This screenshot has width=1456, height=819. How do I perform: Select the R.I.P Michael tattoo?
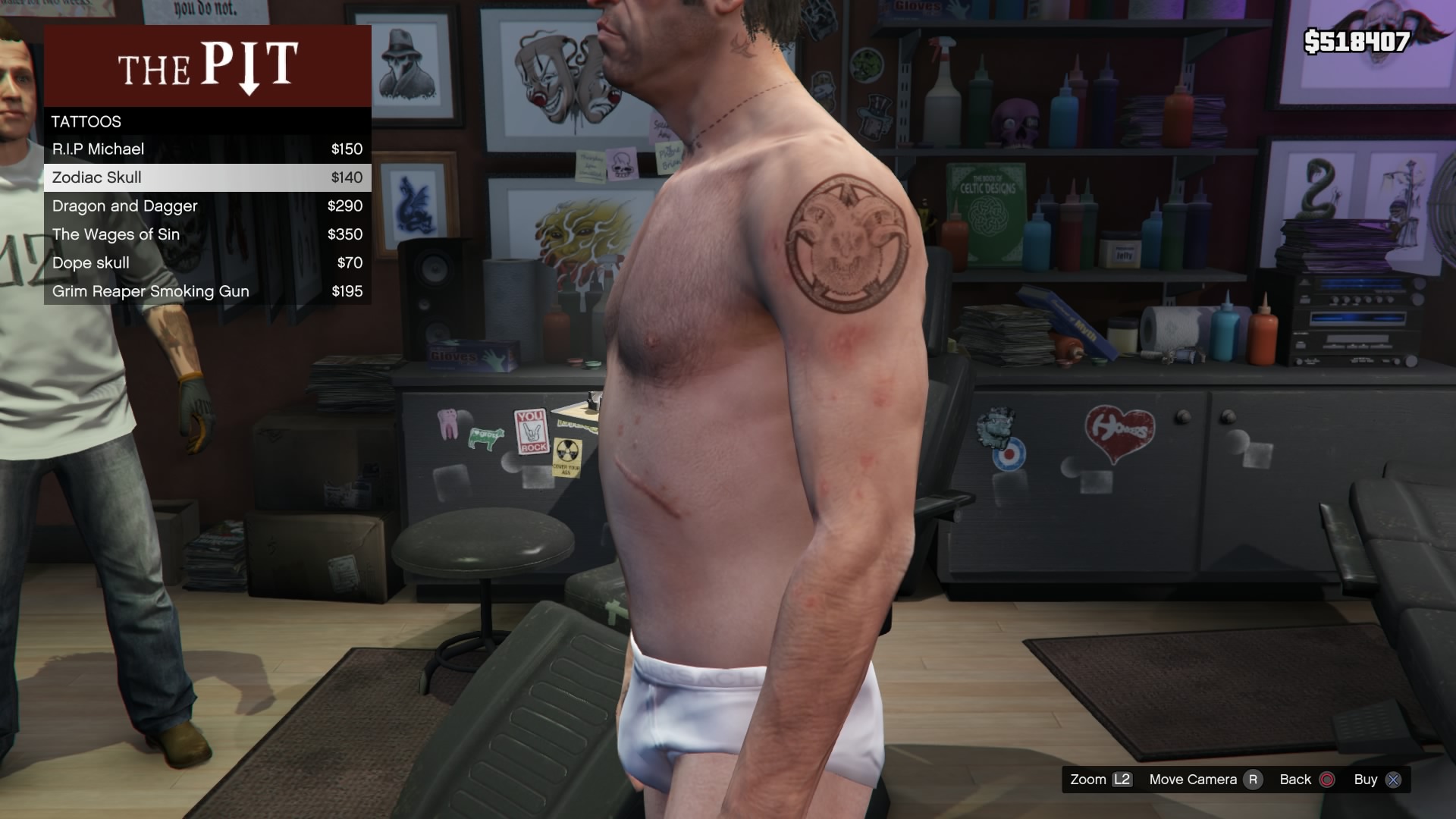[207, 149]
